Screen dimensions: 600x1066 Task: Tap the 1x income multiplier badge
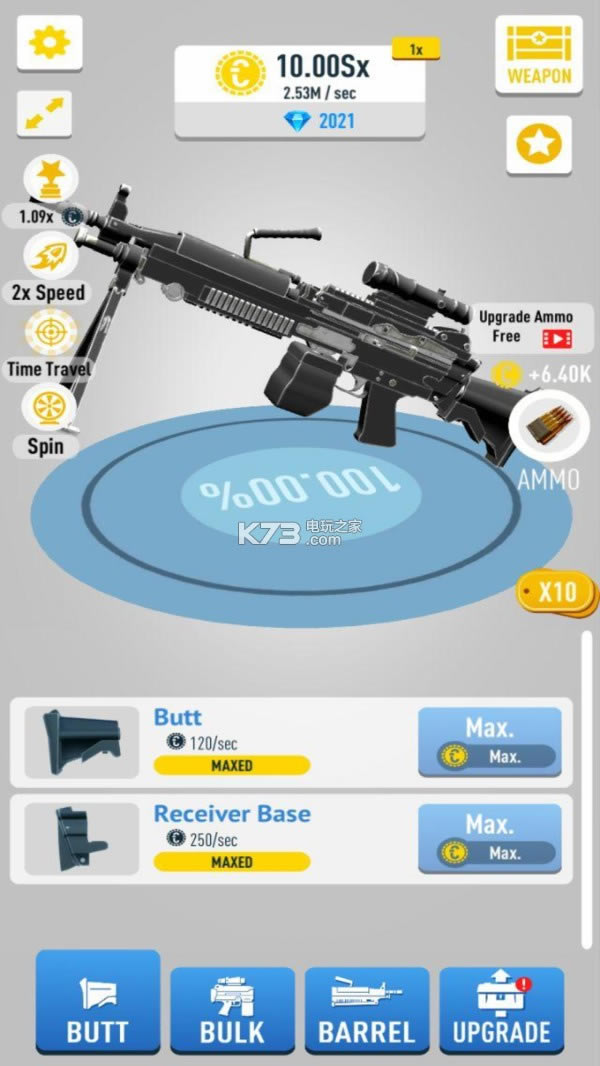[x=415, y=49]
